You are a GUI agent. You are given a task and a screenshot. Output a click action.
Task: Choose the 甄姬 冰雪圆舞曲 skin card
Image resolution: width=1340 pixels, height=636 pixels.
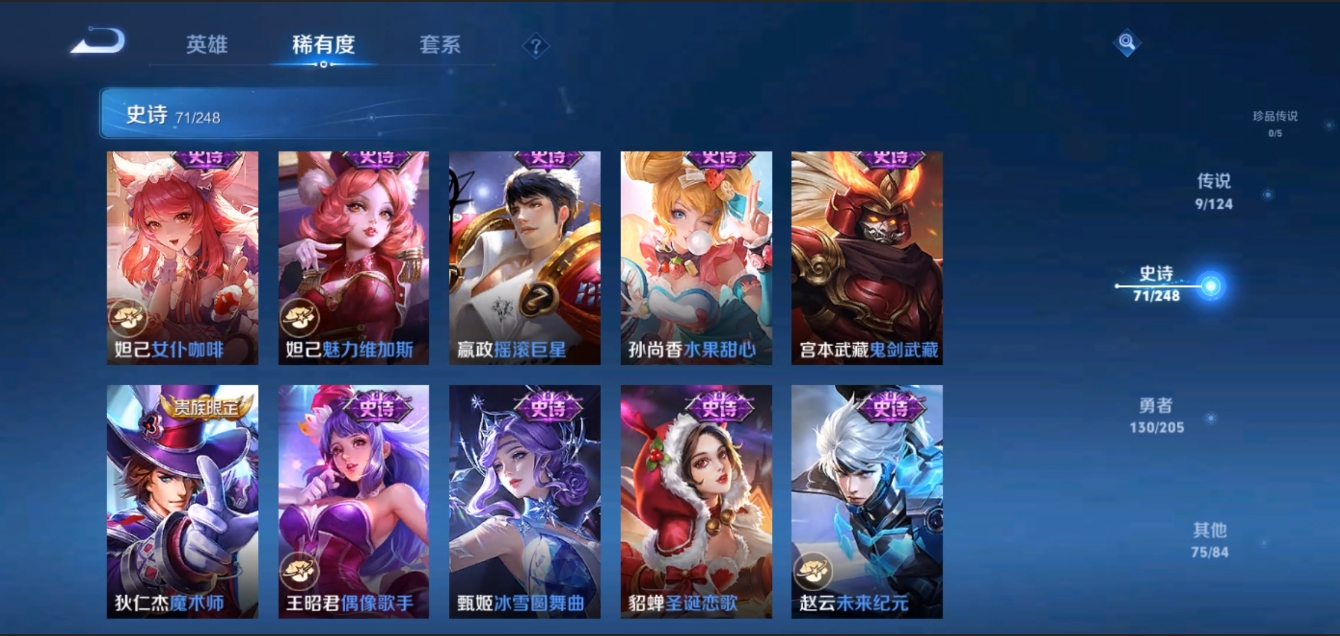[524, 501]
